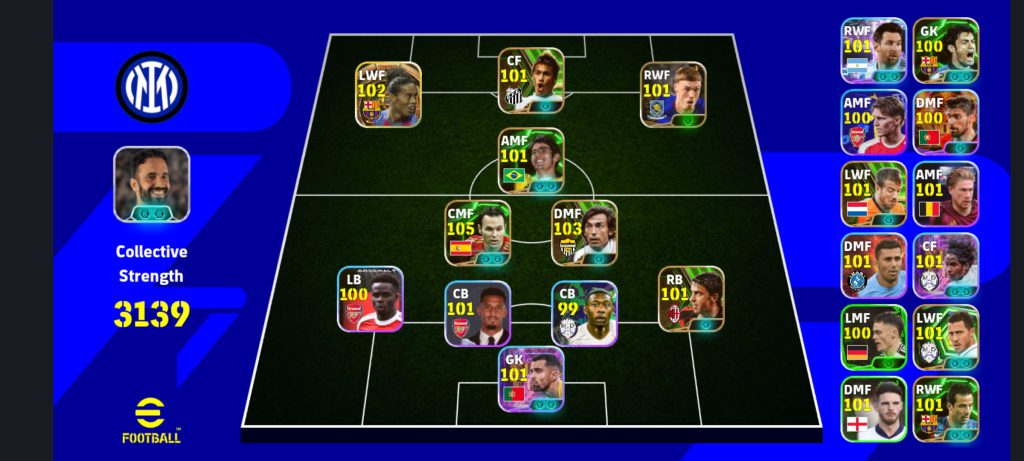Select the DMF 103 player card
Screen dimensions: 1024x461
tap(584, 232)
